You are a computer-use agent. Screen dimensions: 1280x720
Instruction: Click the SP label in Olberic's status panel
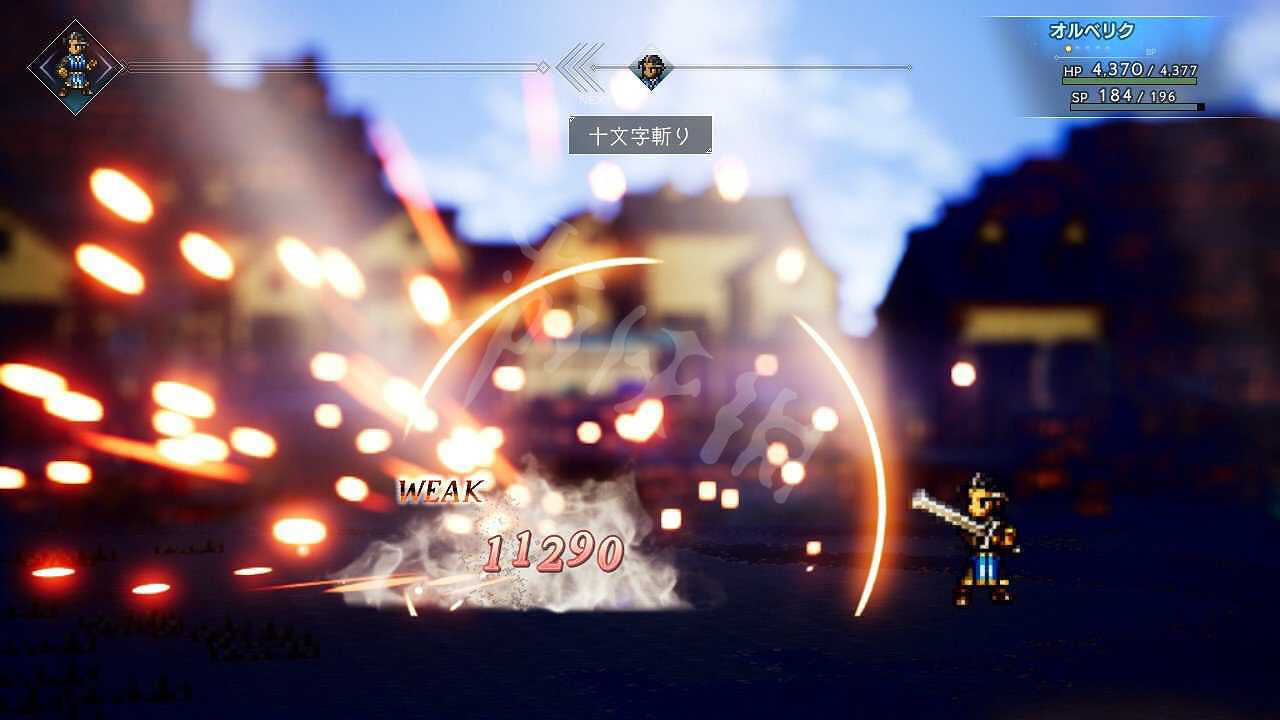click(x=1078, y=96)
